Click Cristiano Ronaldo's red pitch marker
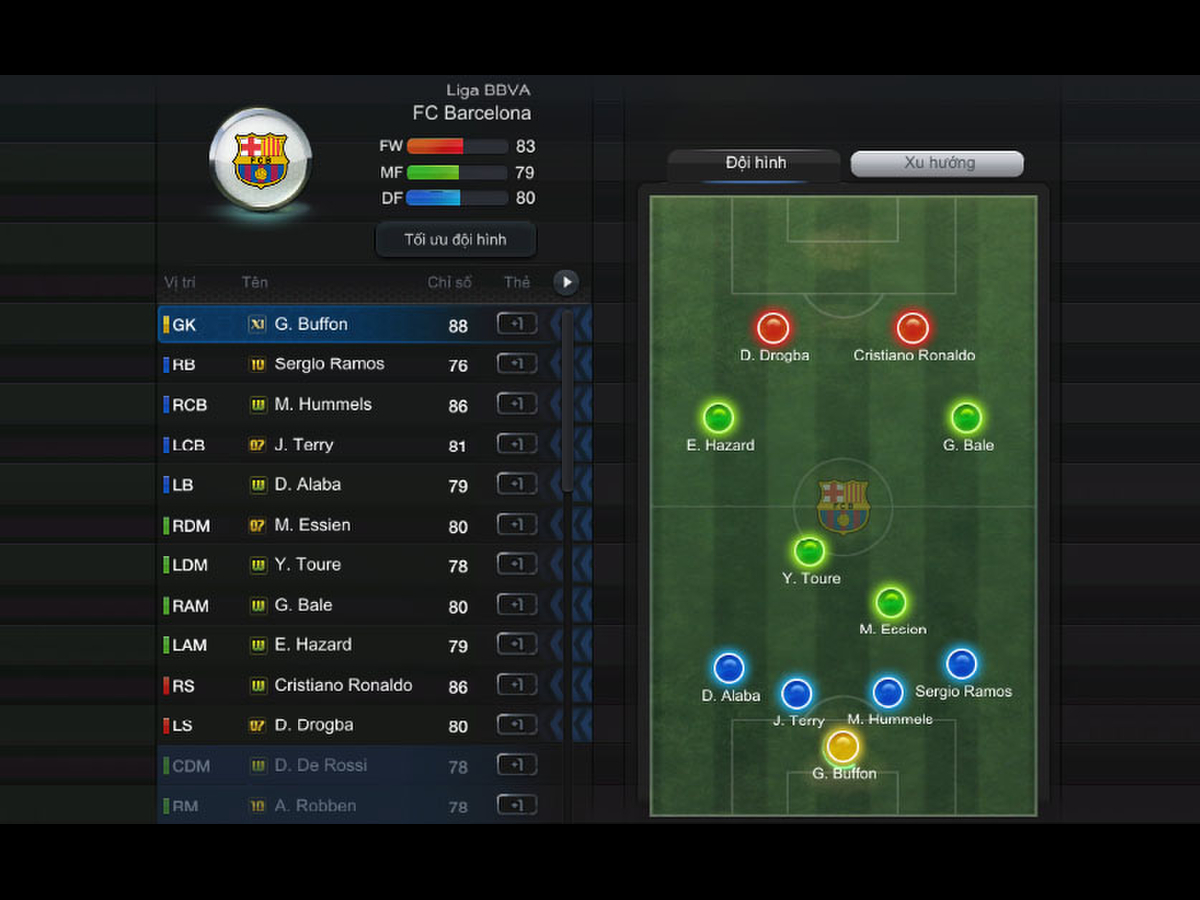Screen dimensions: 1200x900 pos(912,328)
